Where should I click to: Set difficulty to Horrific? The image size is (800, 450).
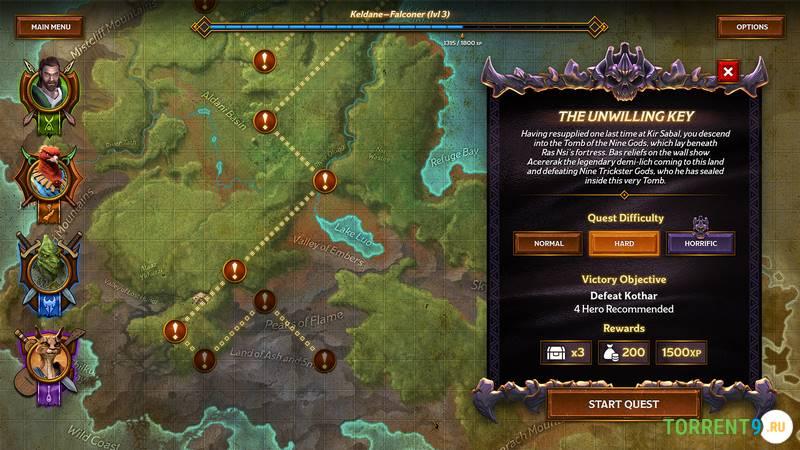pos(700,243)
